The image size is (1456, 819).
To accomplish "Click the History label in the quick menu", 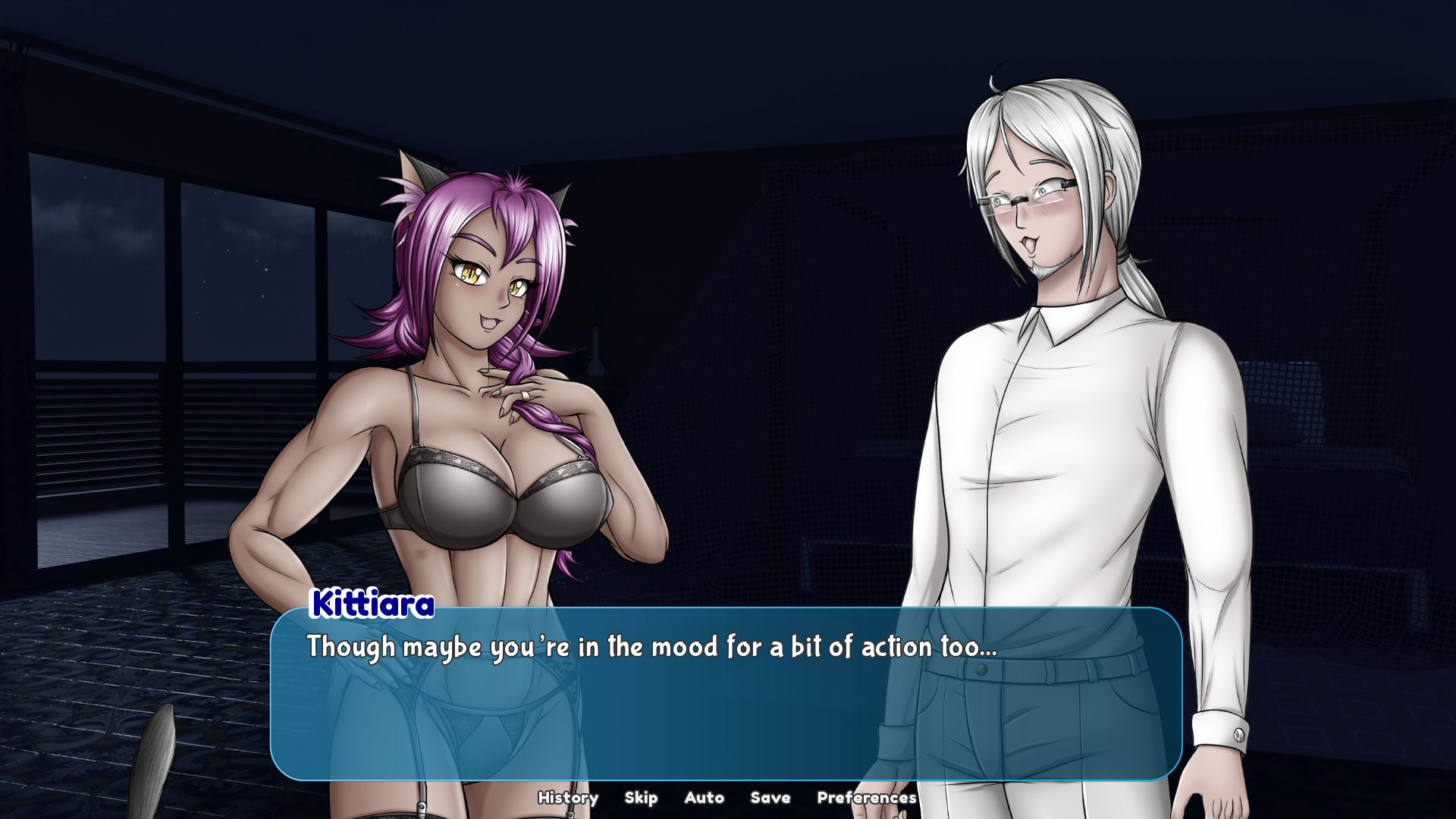I will click(x=568, y=798).
